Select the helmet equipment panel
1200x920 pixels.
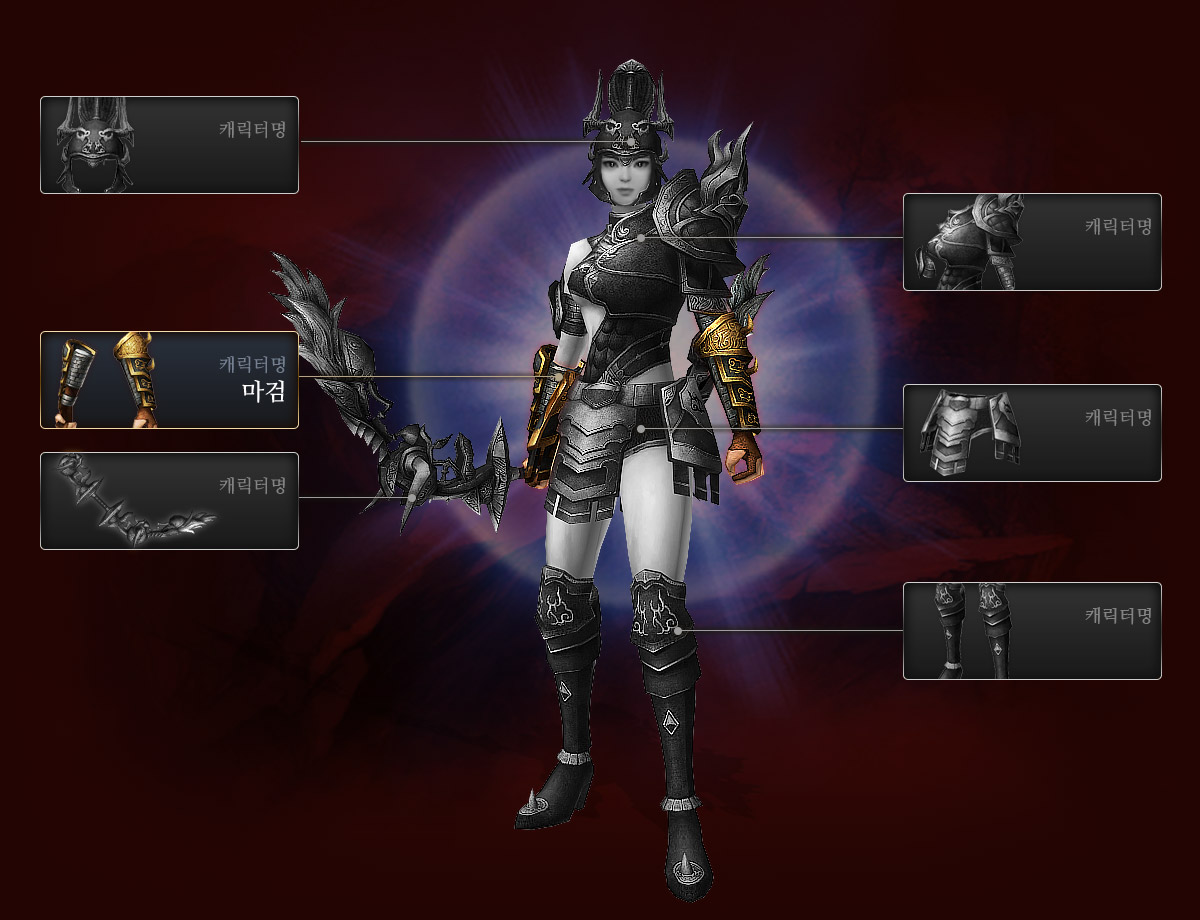click(169, 145)
